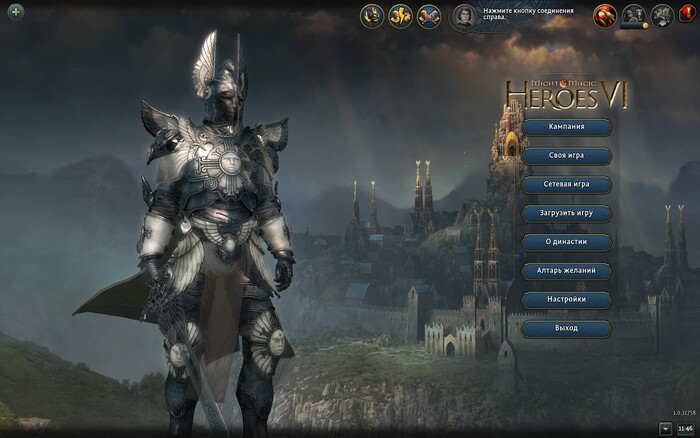The width and height of the screenshot is (700, 438).
Task: Open the crossed hammers icon
Action: [429, 16]
